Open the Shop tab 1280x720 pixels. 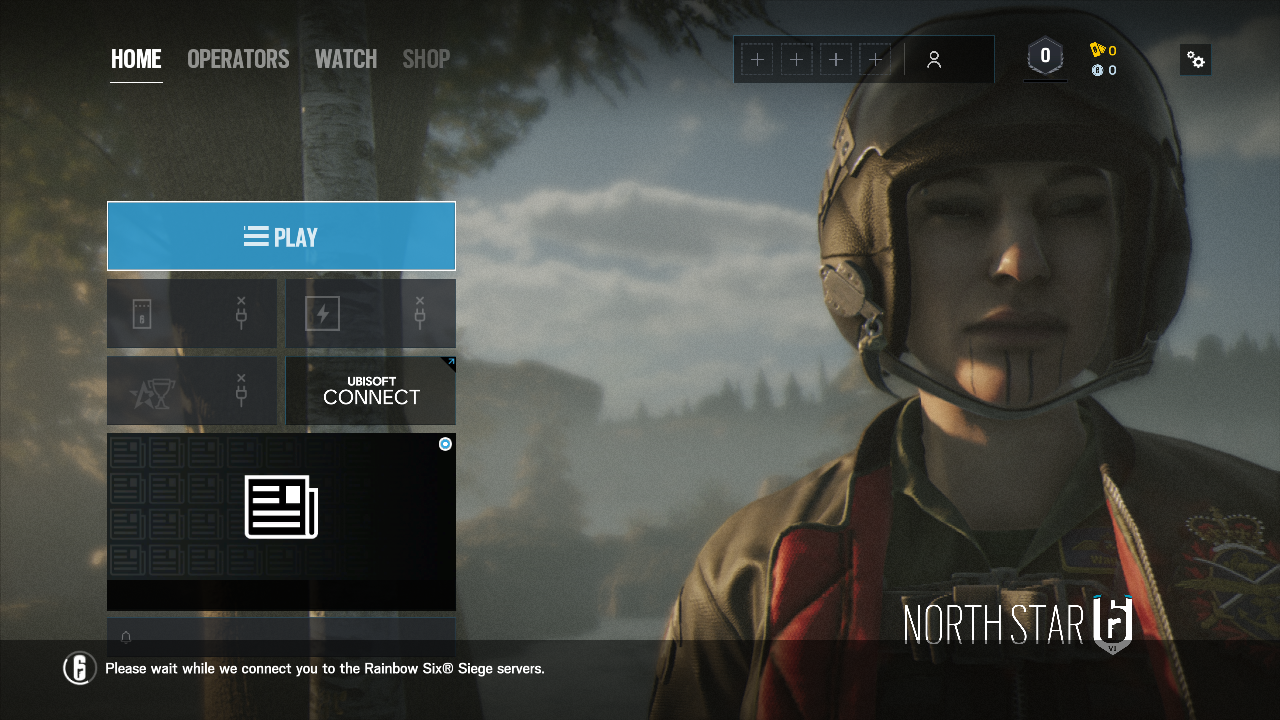426,59
